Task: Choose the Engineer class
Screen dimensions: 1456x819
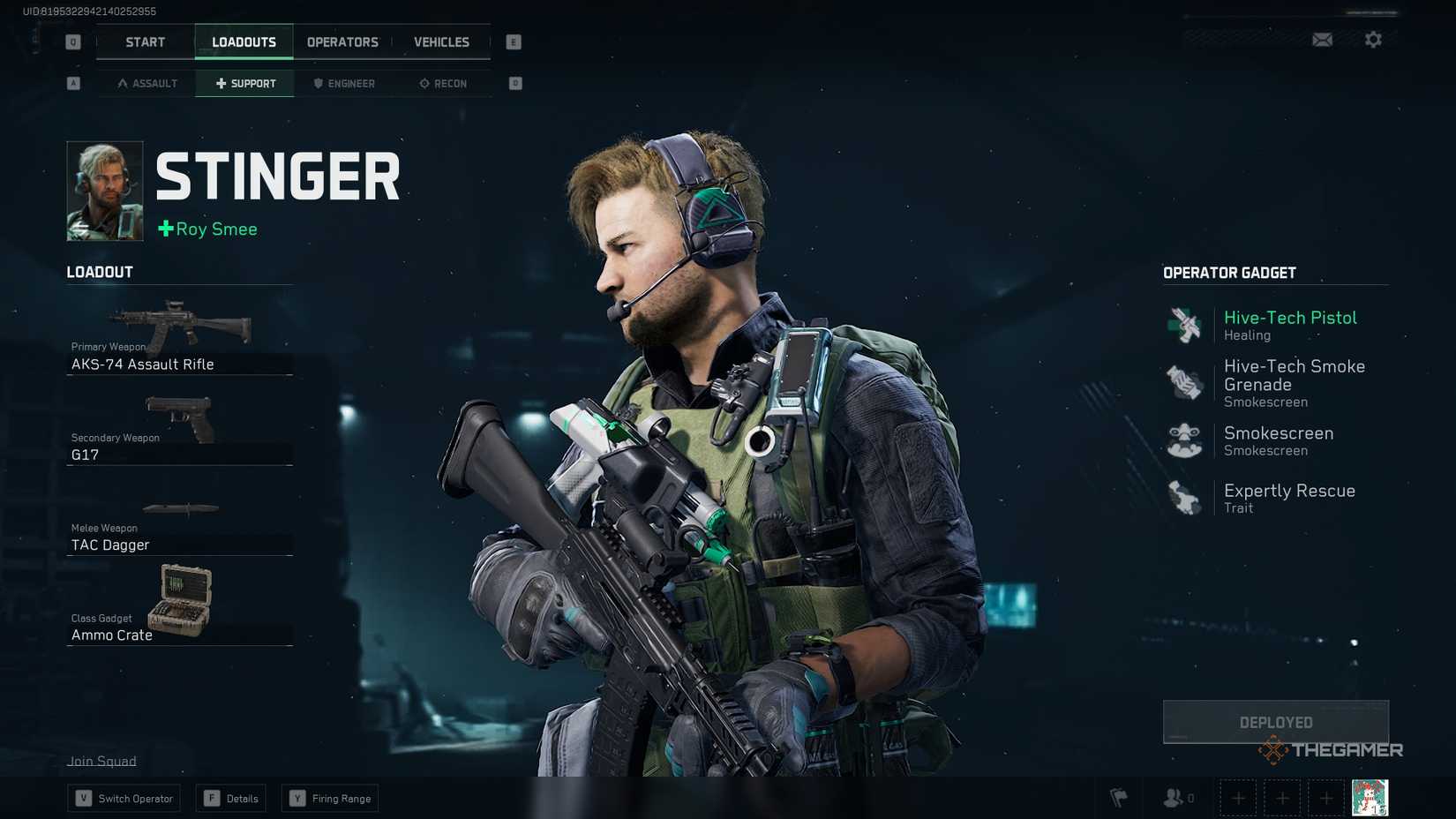Action: click(344, 84)
